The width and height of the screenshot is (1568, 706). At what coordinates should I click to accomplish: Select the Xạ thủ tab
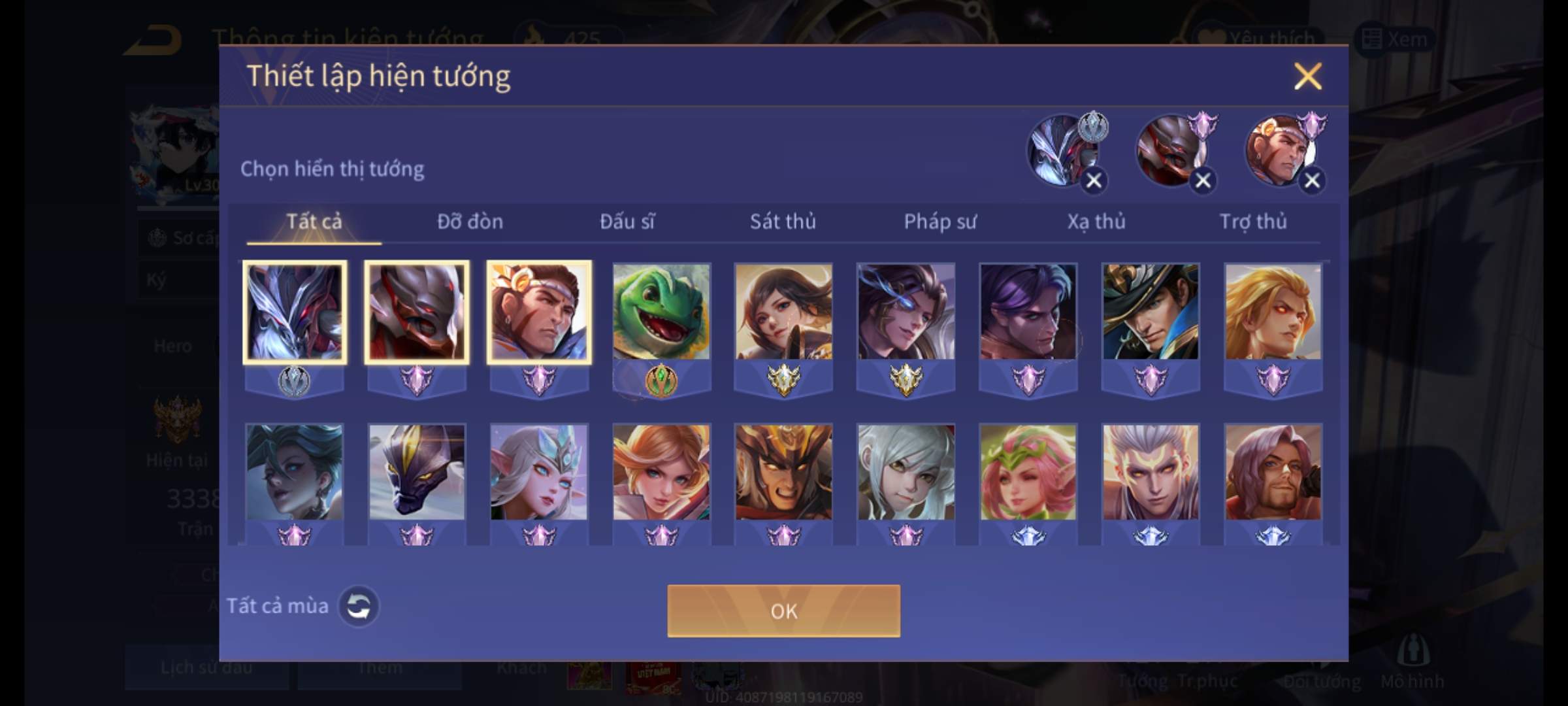click(1096, 222)
